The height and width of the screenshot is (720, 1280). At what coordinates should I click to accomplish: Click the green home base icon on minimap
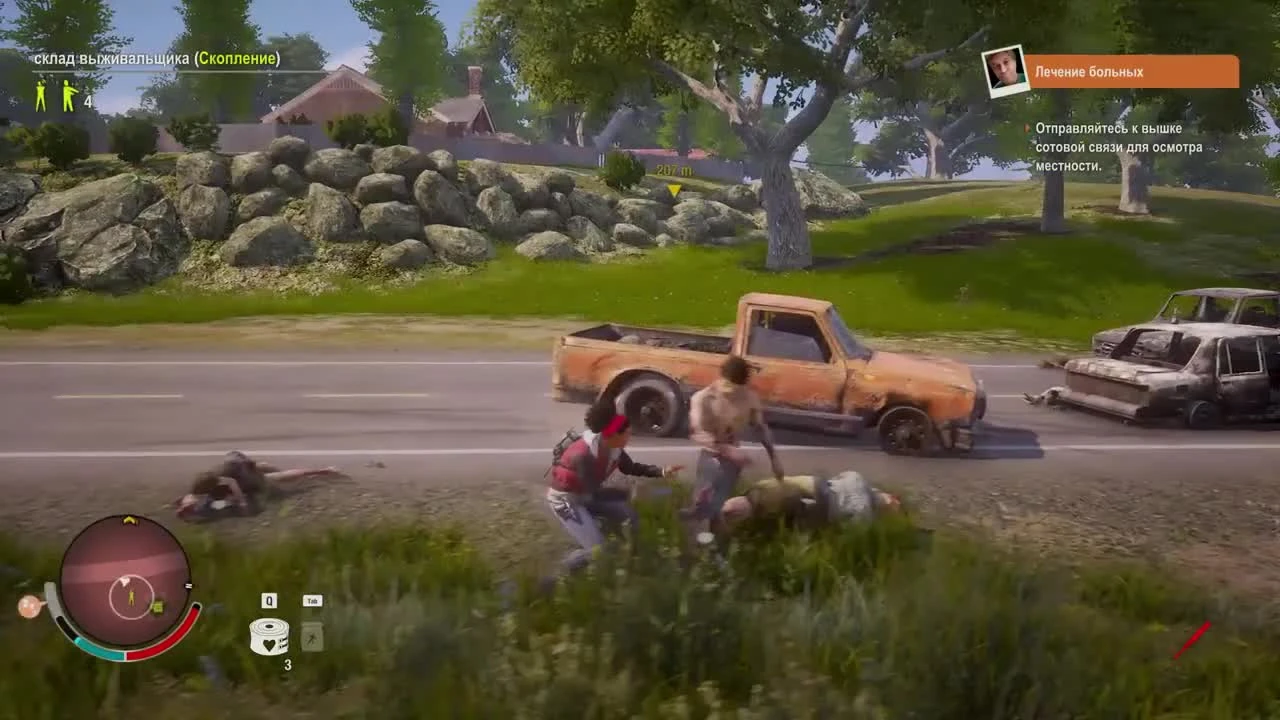[157, 607]
